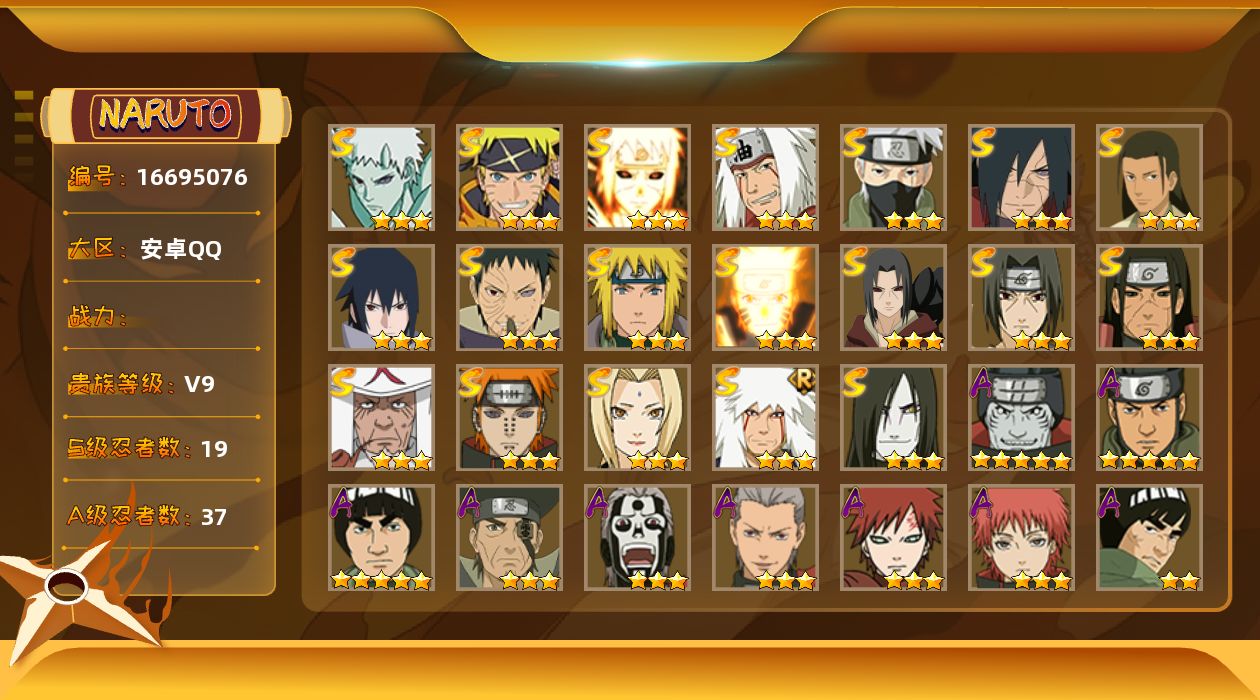Viewport: 1260px width, 700px height.
Task: Open the Tsunade ninja portrait
Action: tap(637, 417)
